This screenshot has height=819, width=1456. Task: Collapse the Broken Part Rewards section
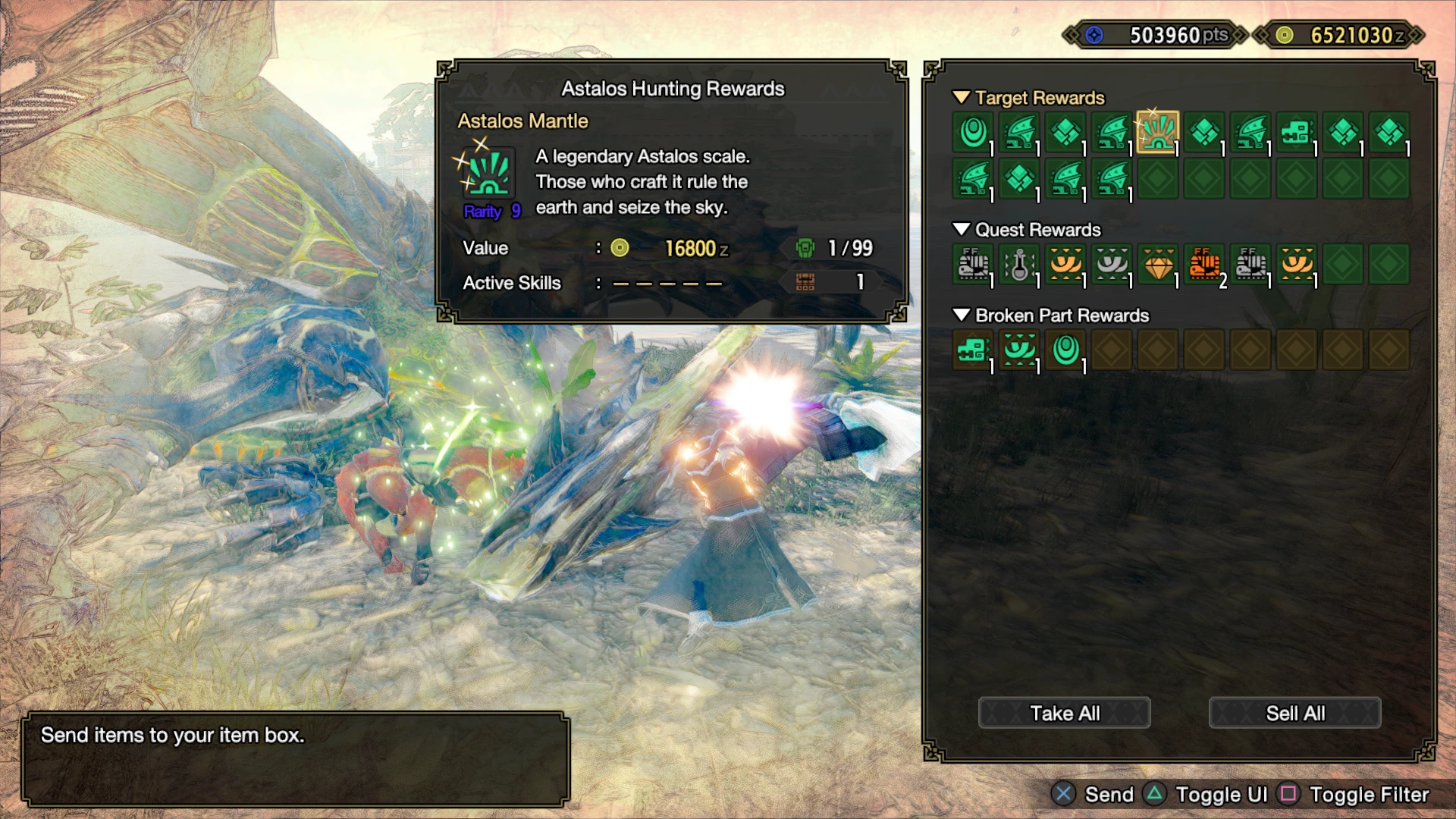coord(962,315)
